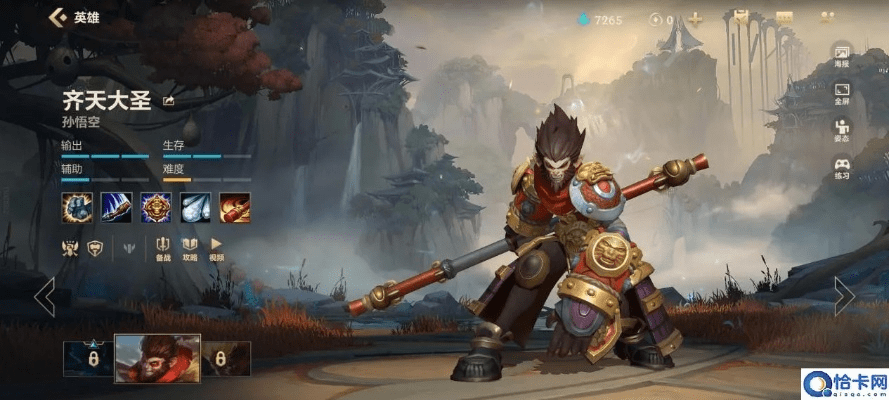This screenshot has height=400, width=889.
Task: Open the 备战 loadout button
Action: click(x=163, y=248)
